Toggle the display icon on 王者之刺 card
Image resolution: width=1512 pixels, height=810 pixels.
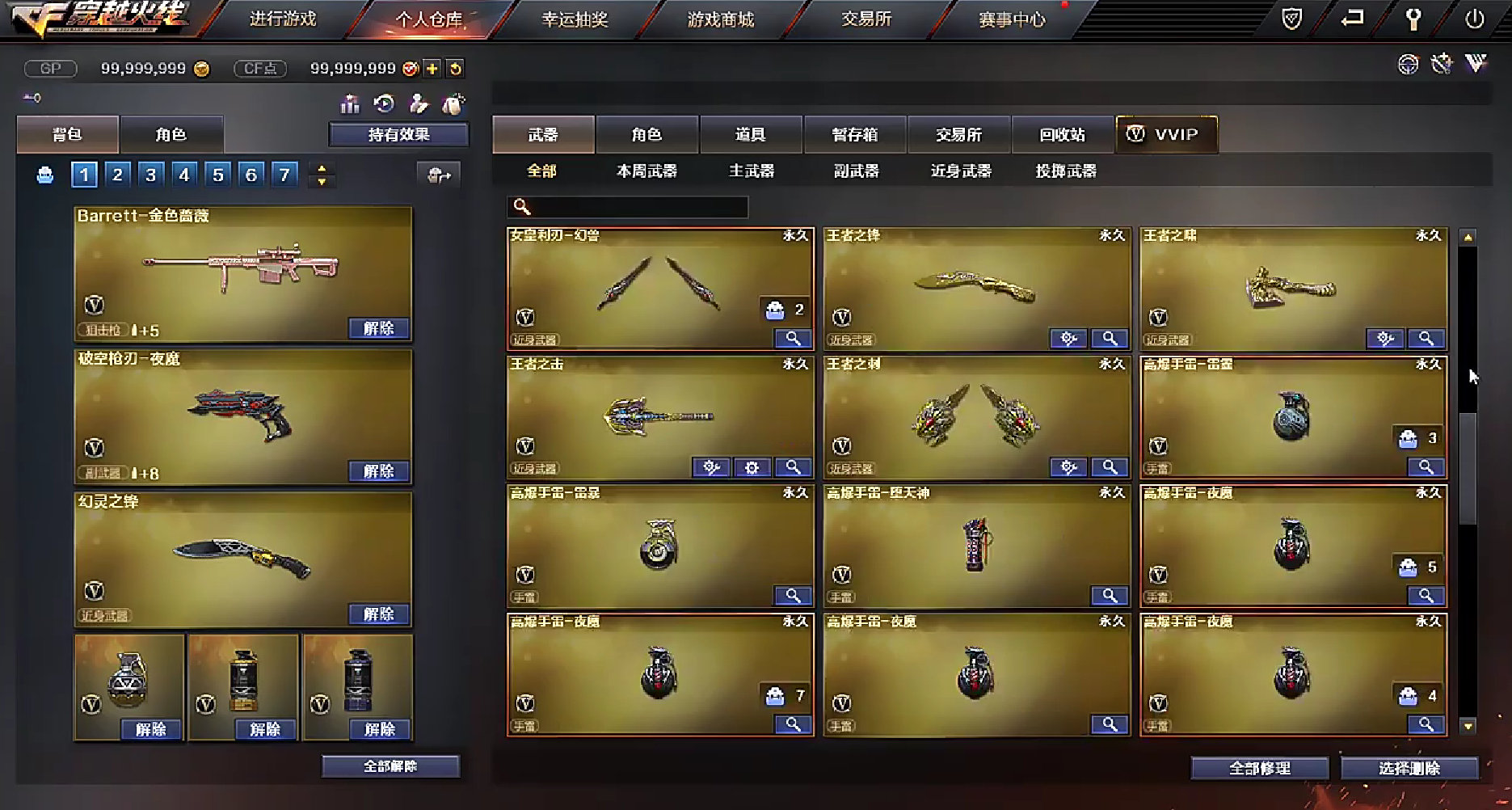1068,467
